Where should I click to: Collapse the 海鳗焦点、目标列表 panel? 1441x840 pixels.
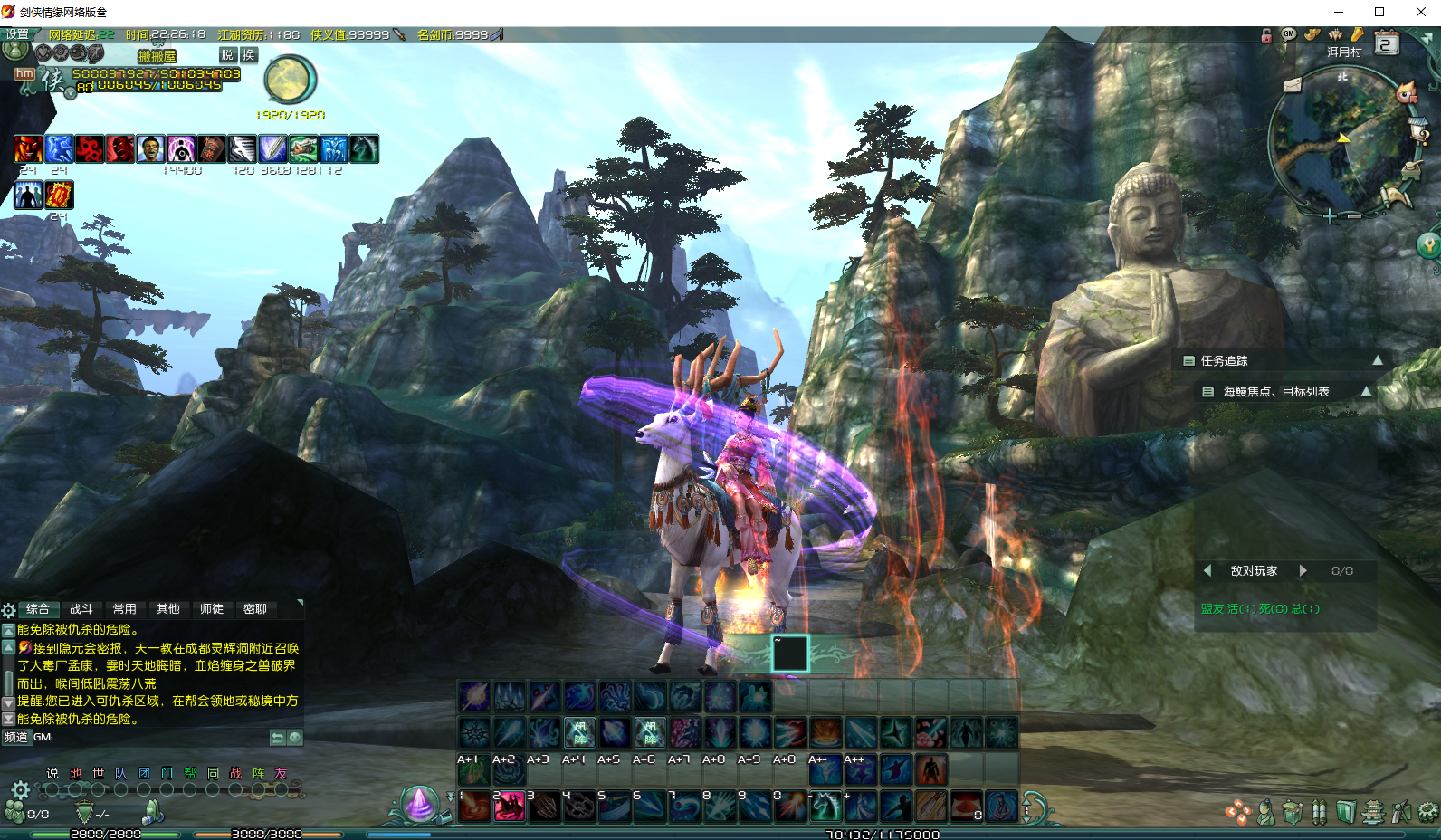(x=1366, y=391)
